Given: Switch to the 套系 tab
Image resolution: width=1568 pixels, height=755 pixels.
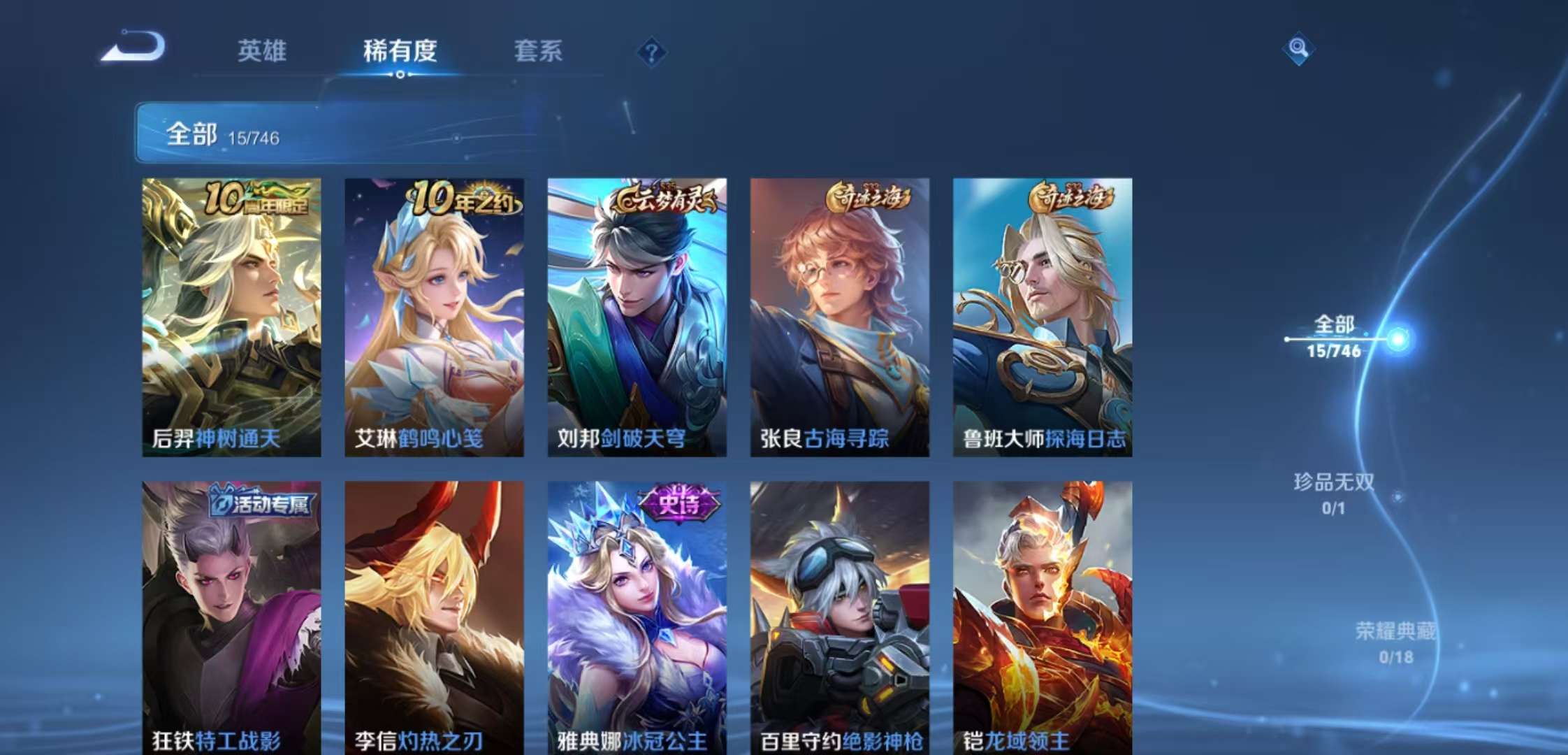Looking at the screenshot, I should click(x=540, y=52).
